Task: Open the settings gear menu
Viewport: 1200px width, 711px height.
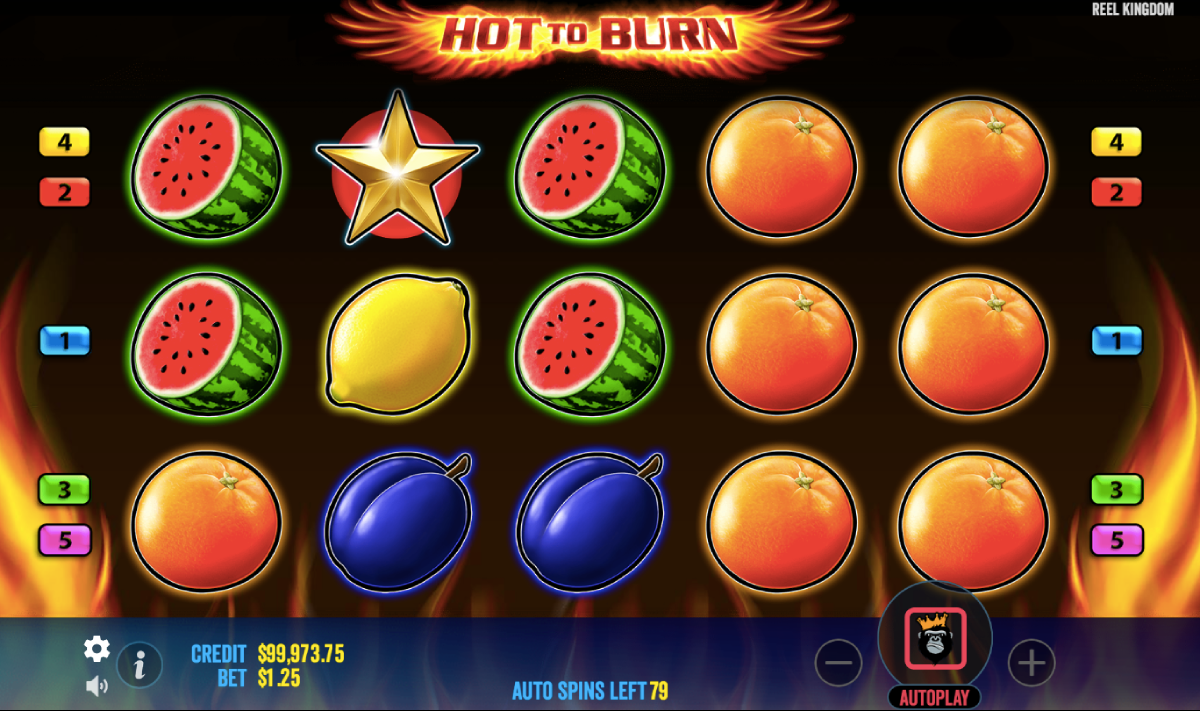Action: [x=96, y=649]
